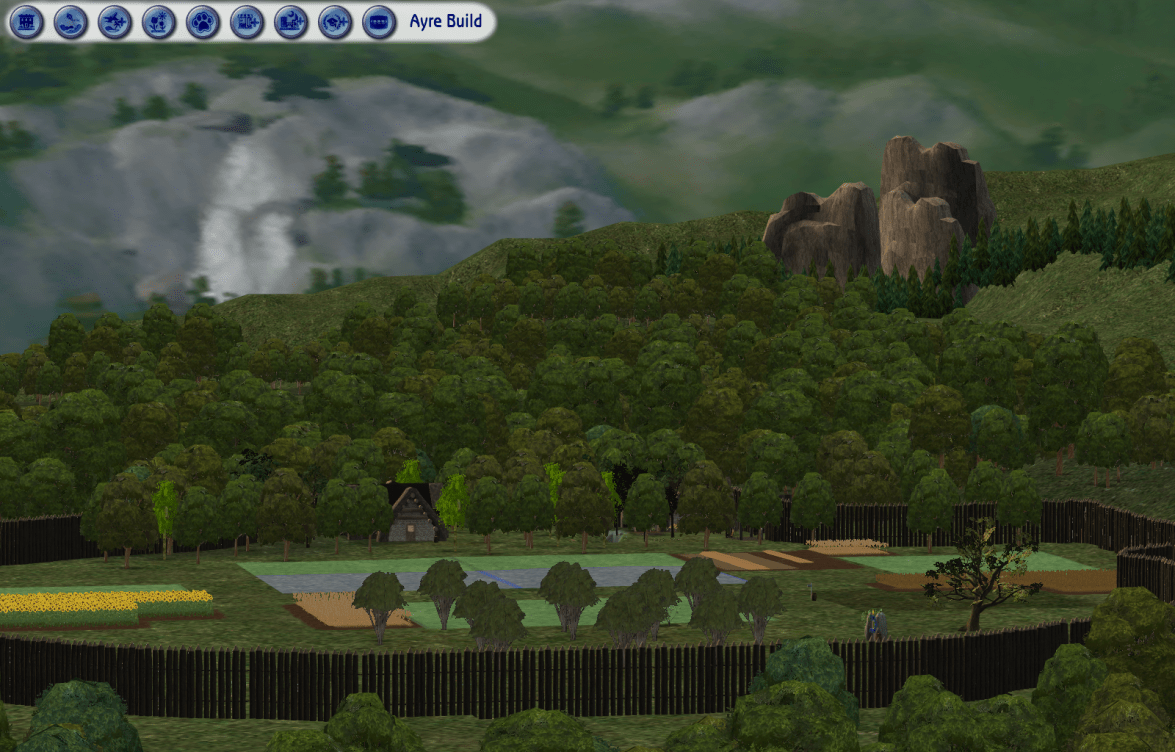Open the airplane and palm tree icon
This screenshot has width=1175, height=752.
115,21
